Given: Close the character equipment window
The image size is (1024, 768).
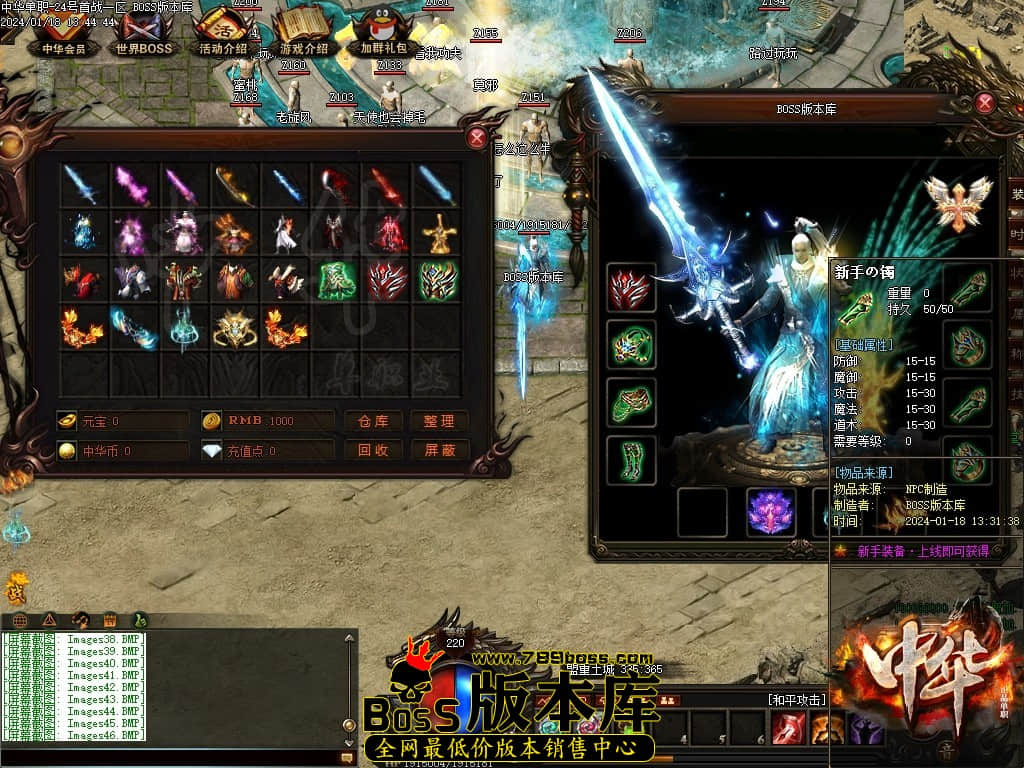Looking at the screenshot, I should coord(985,102).
